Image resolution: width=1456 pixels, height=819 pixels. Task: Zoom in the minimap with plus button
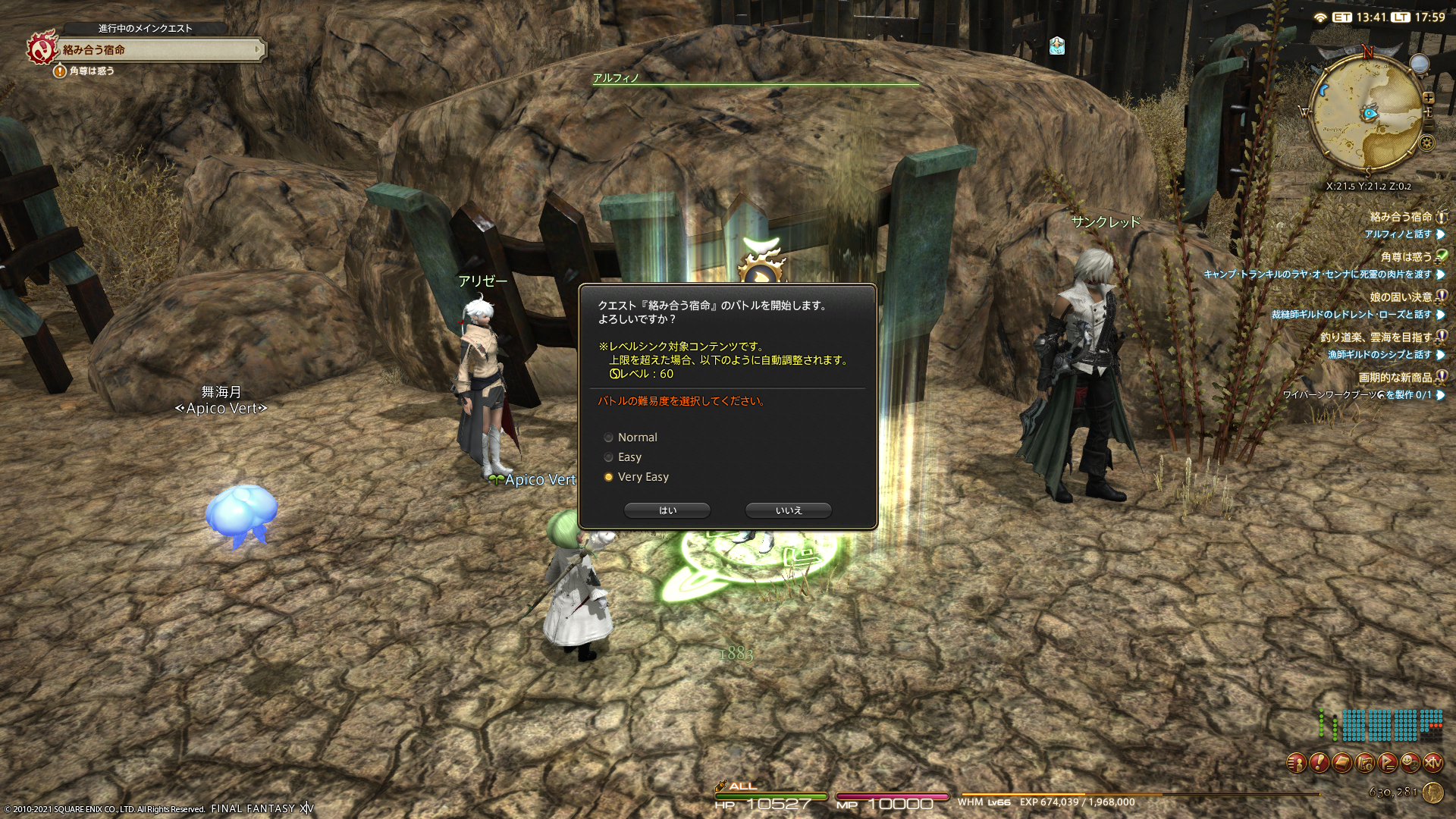[1429, 98]
